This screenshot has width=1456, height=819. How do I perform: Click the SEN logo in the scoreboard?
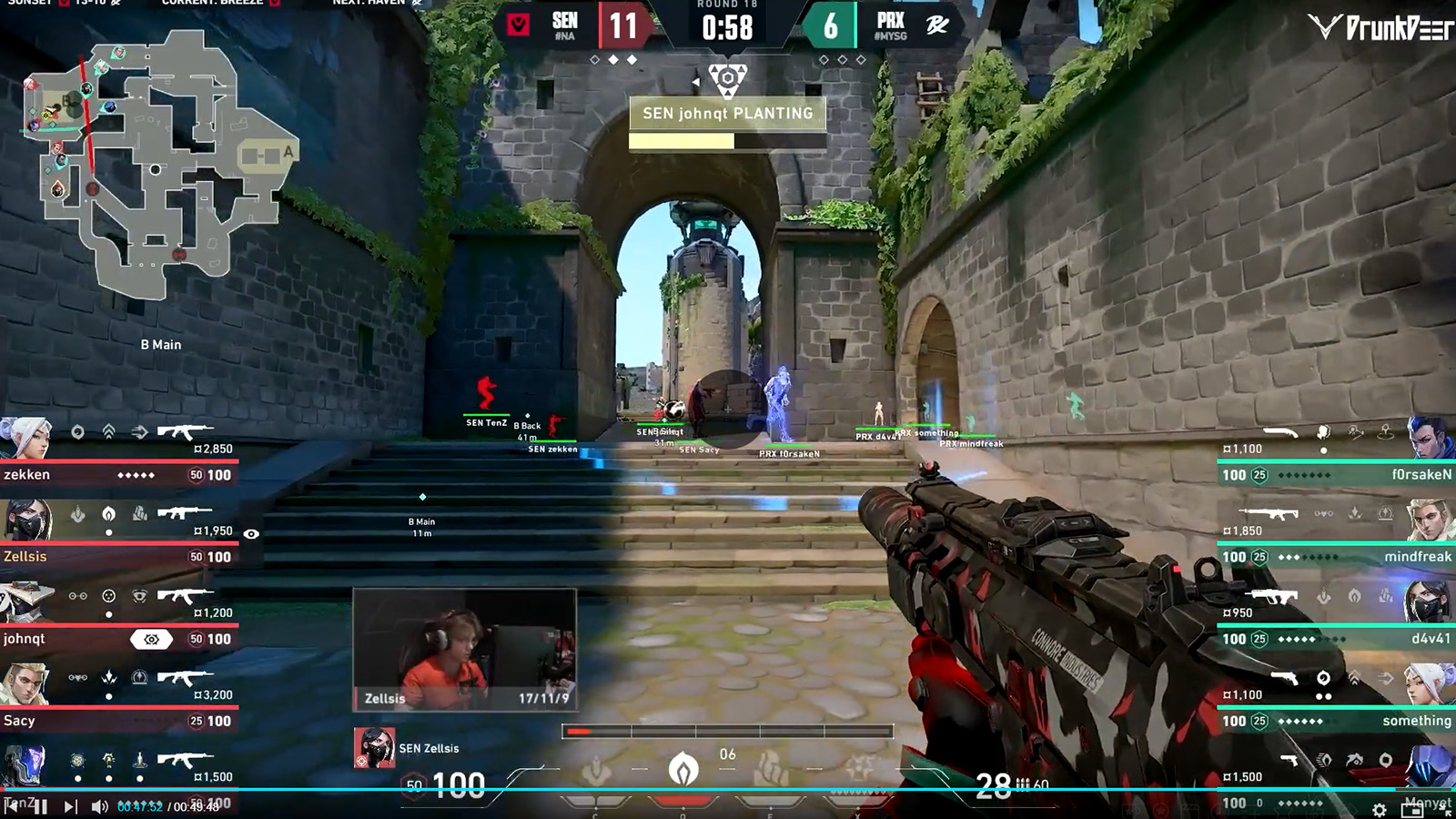515,25
